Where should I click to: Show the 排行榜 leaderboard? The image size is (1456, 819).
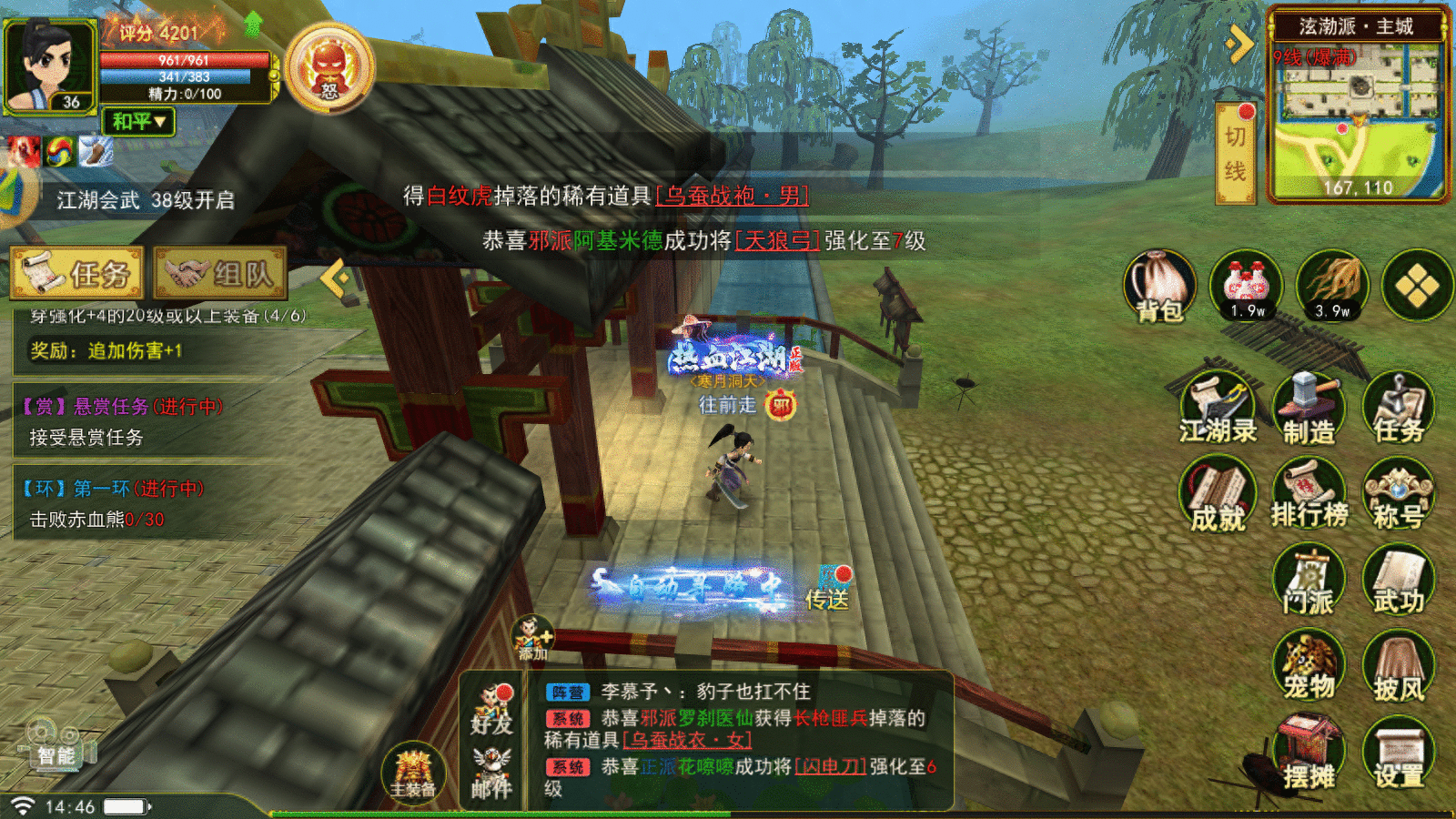tap(1309, 496)
